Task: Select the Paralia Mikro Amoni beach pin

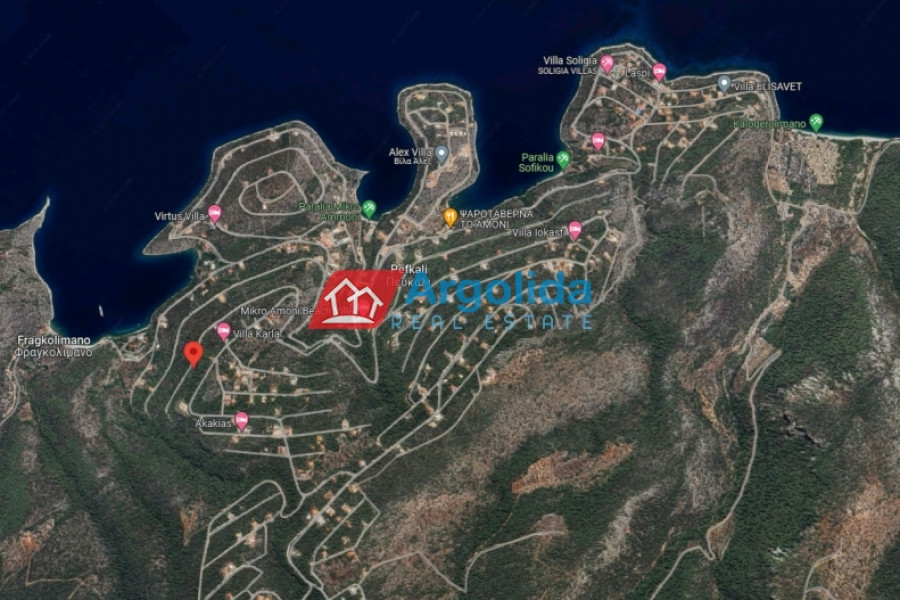Action: coord(369,208)
